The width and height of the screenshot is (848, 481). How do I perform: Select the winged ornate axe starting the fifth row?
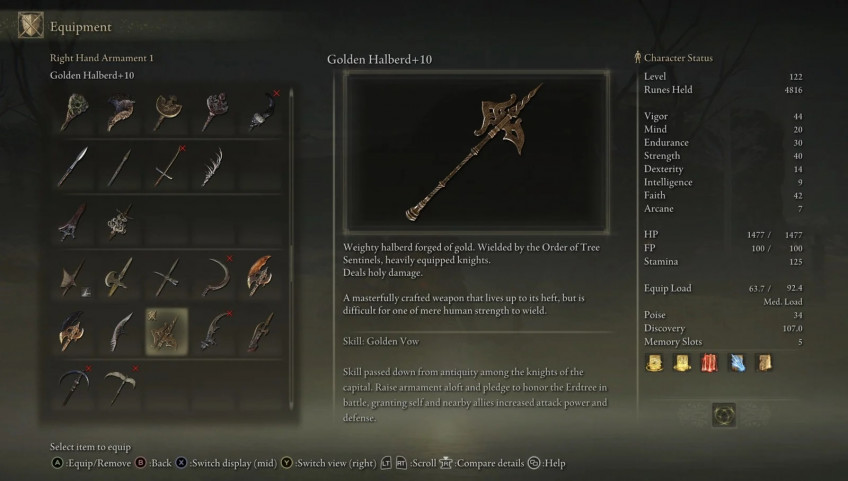(x=73, y=331)
